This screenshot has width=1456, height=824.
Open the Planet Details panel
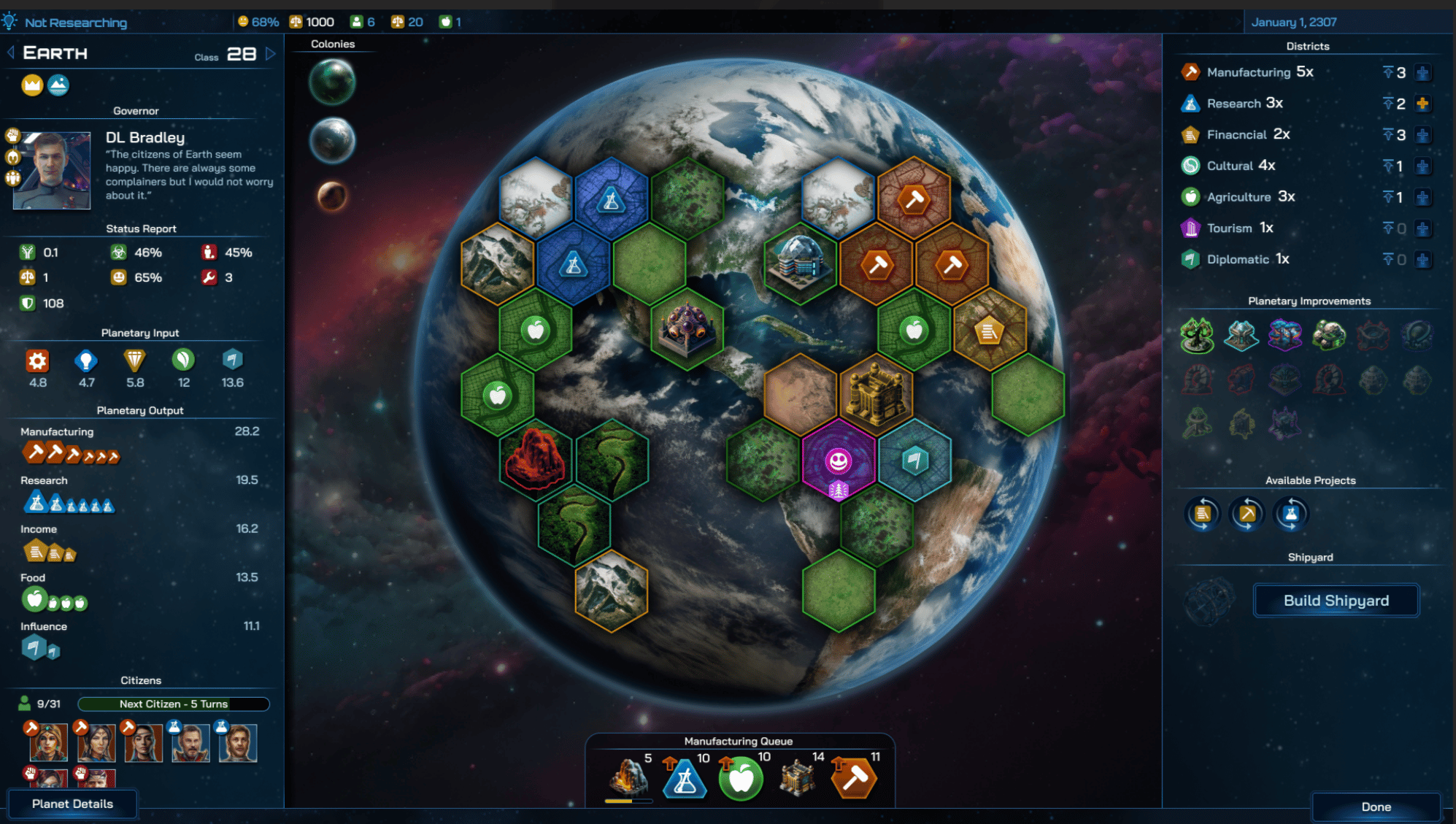[x=72, y=804]
